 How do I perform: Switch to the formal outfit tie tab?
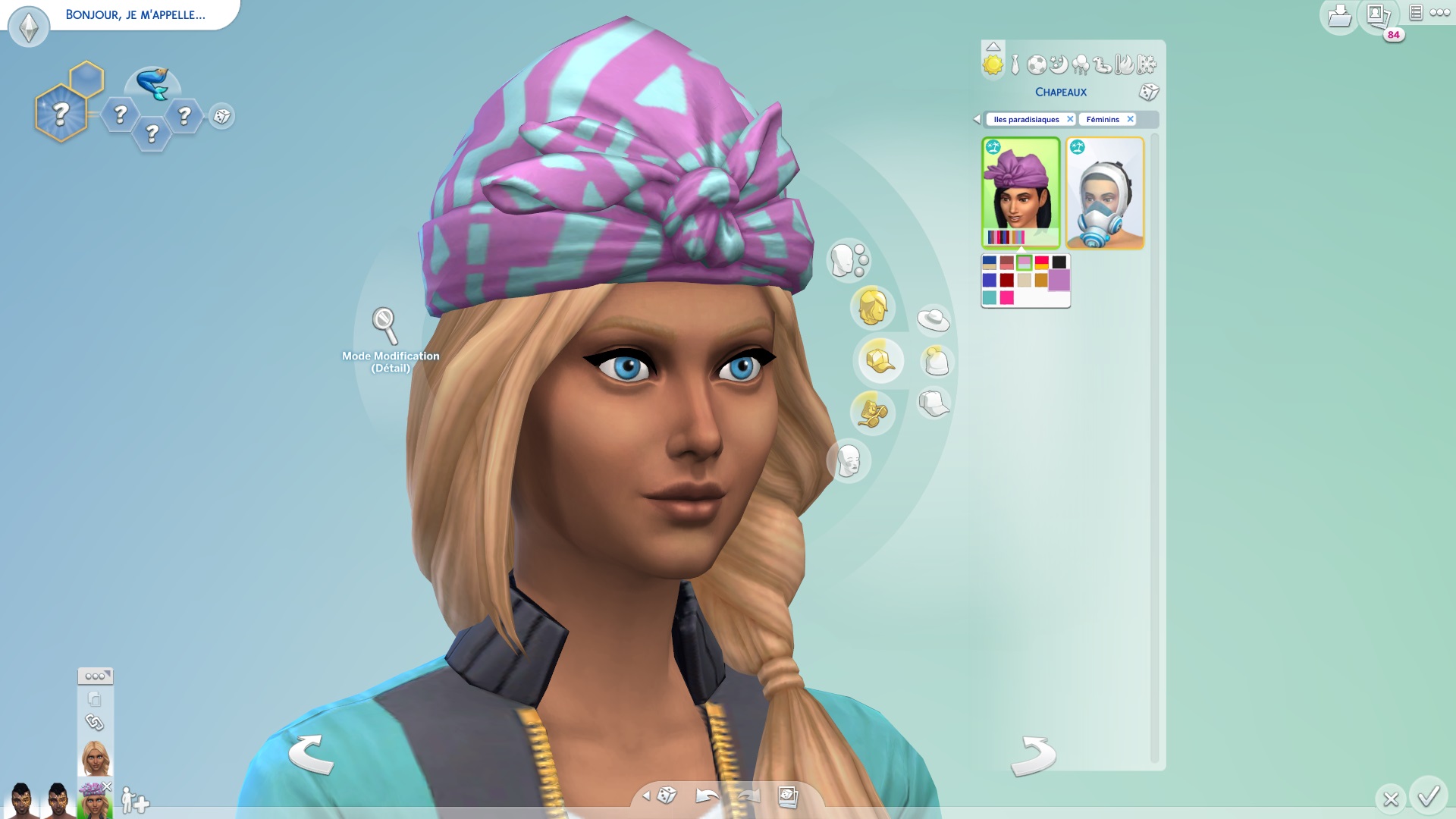[x=1015, y=65]
